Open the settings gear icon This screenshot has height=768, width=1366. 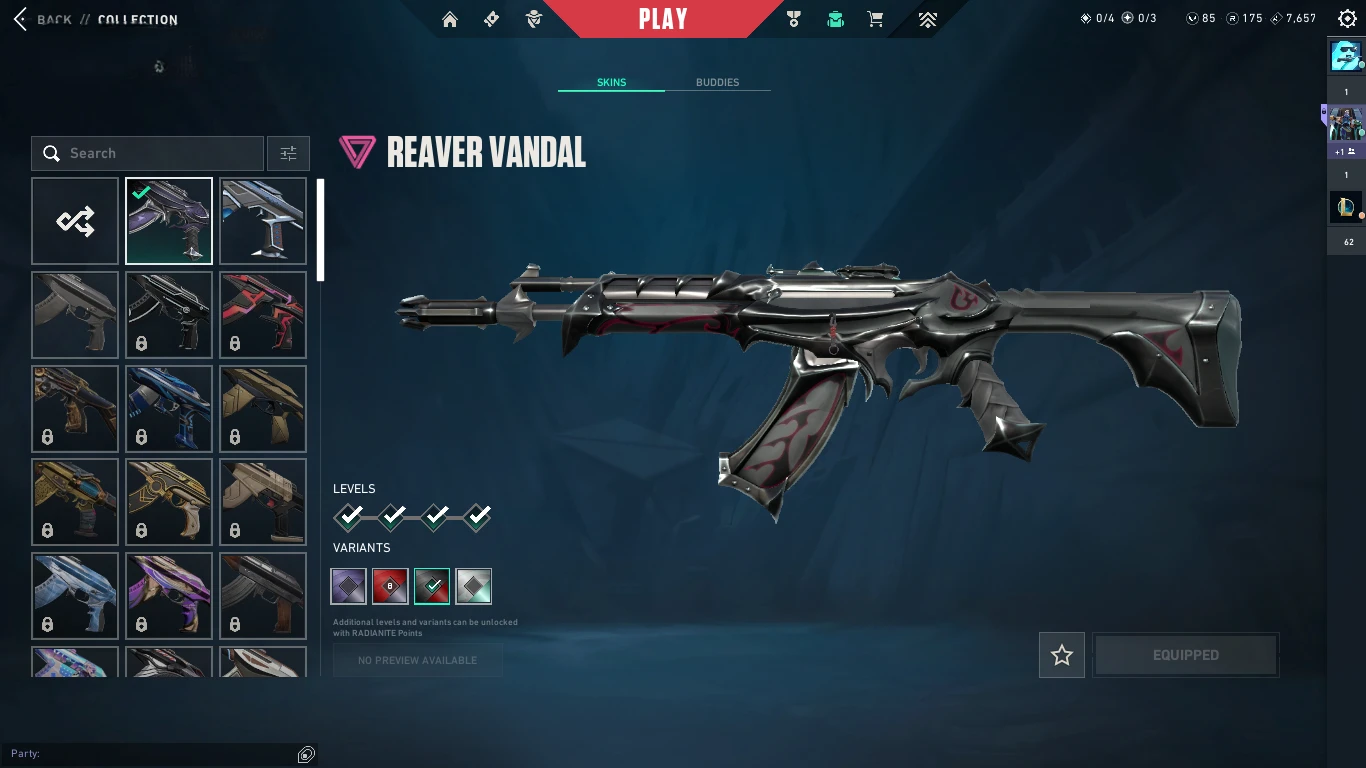tap(1347, 19)
